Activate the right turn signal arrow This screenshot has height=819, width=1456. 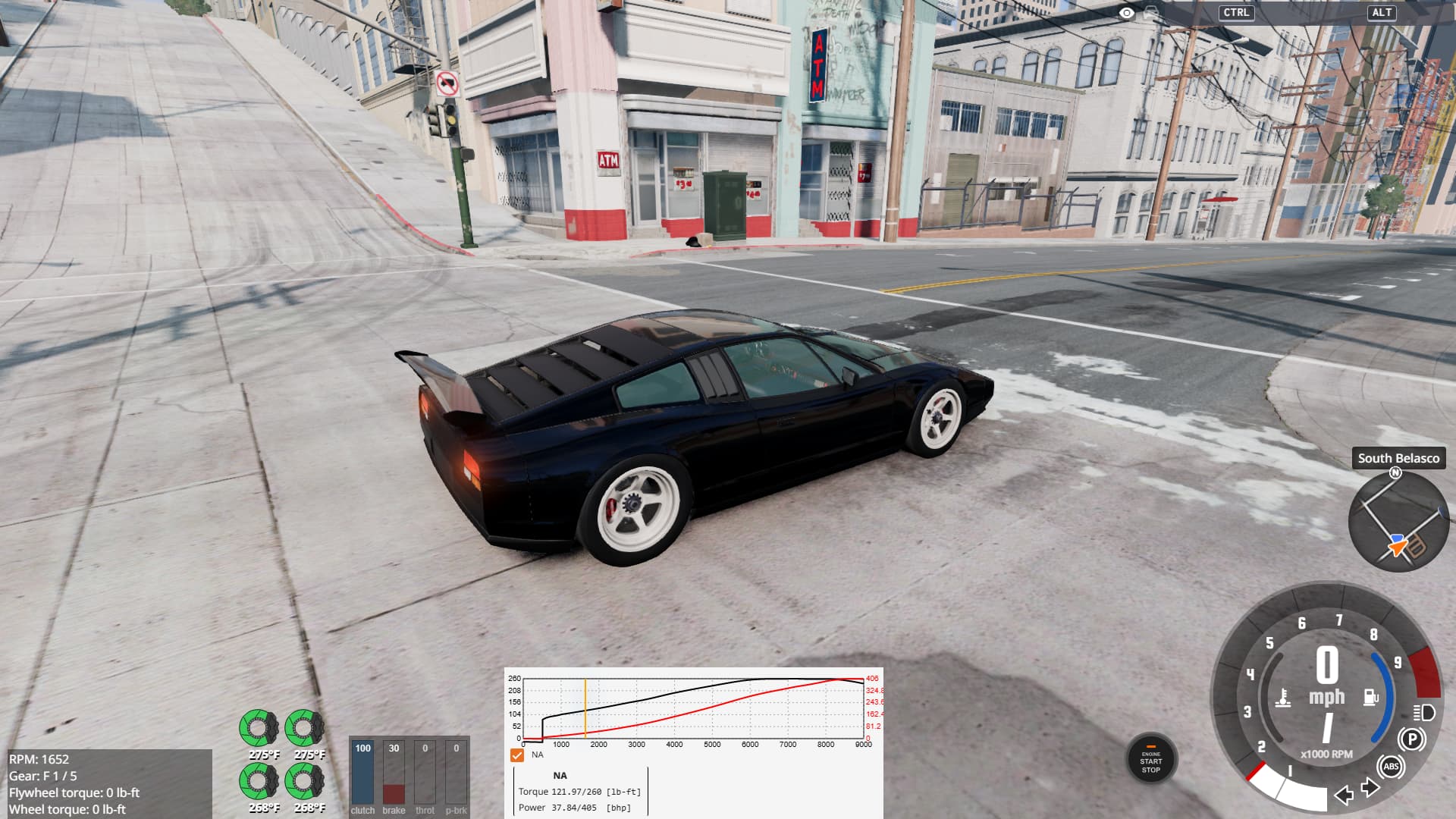[x=1370, y=788]
